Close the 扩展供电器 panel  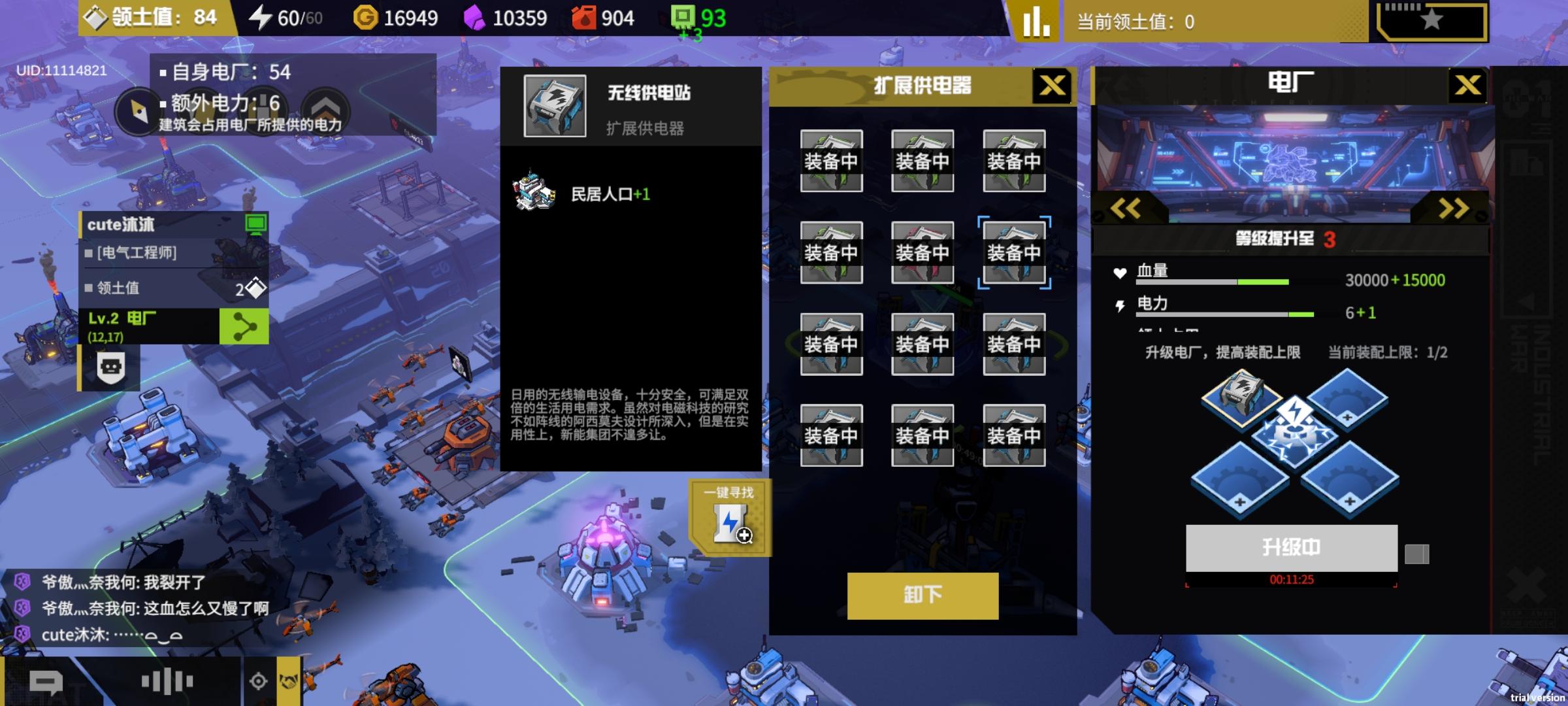click(x=1052, y=86)
